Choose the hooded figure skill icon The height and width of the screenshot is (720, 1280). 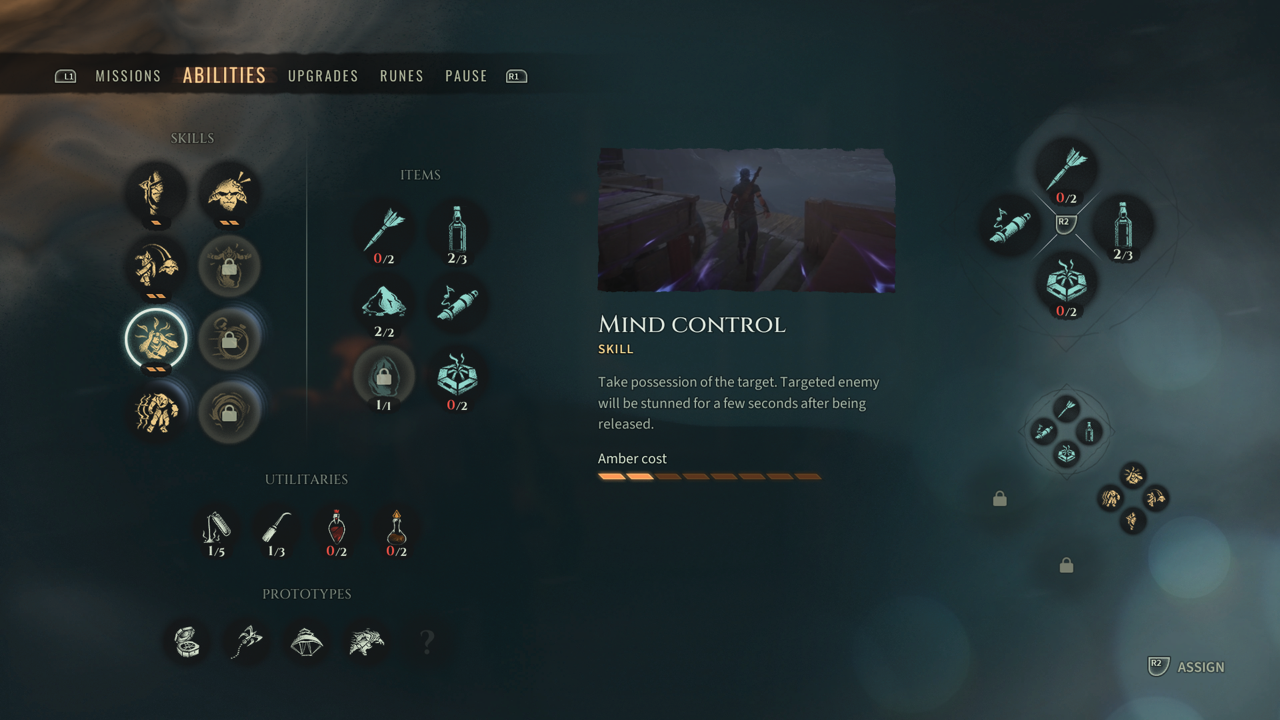156,191
